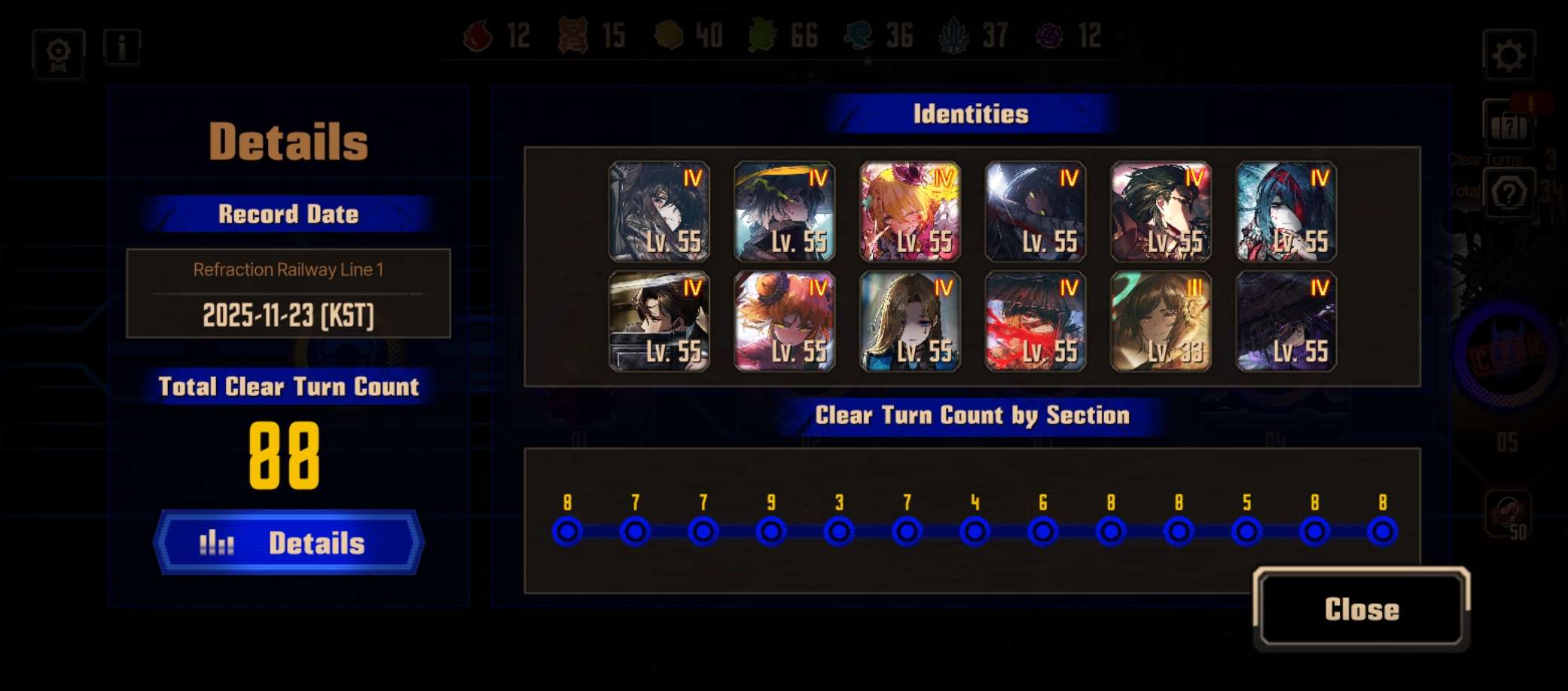This screenshot has width=1568, height=691.
Task: Select the section node showing 6 turns
Action: point(1042,531)
